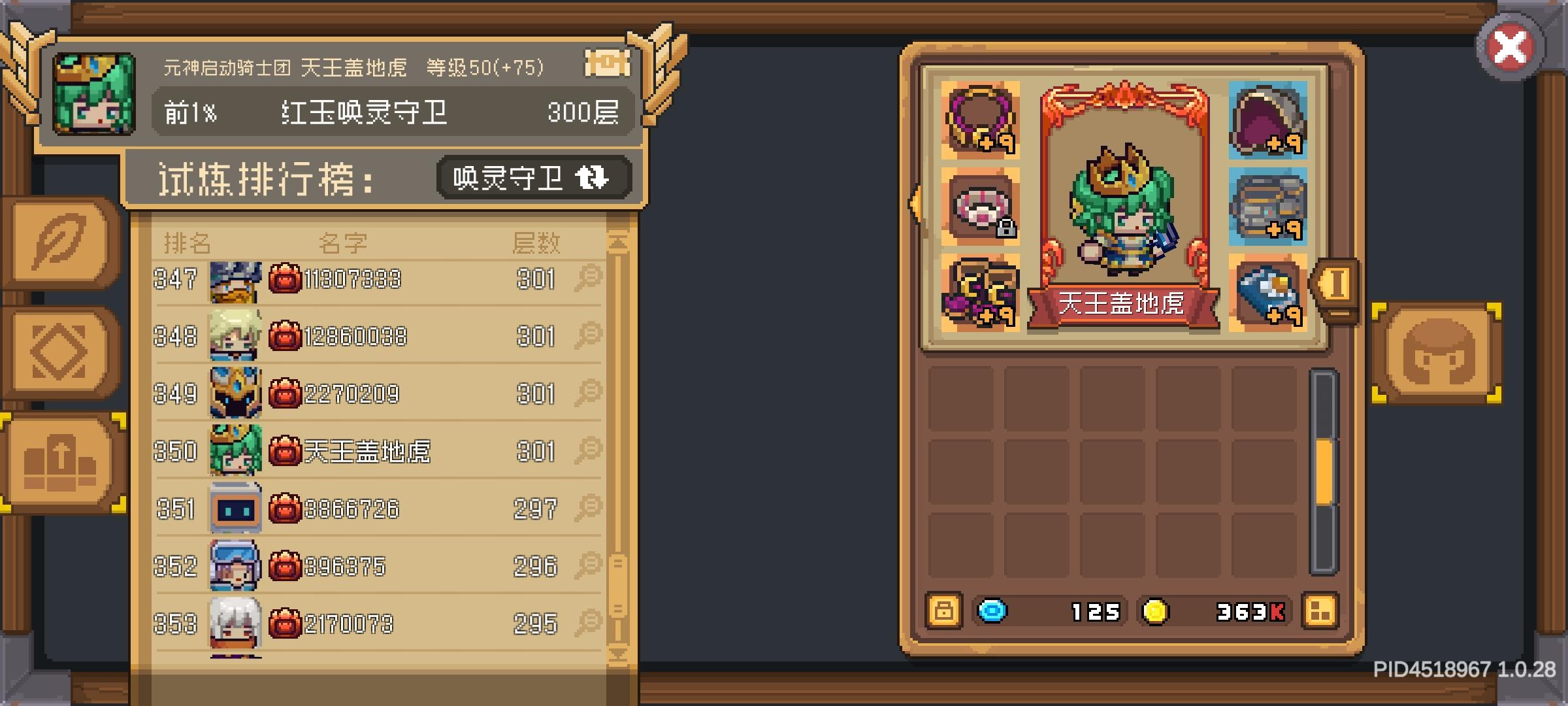Open the 唤灵守卫 category switcher
Image resolution: width=1568 pixels, height=706 pixels.
click(532, 178)
